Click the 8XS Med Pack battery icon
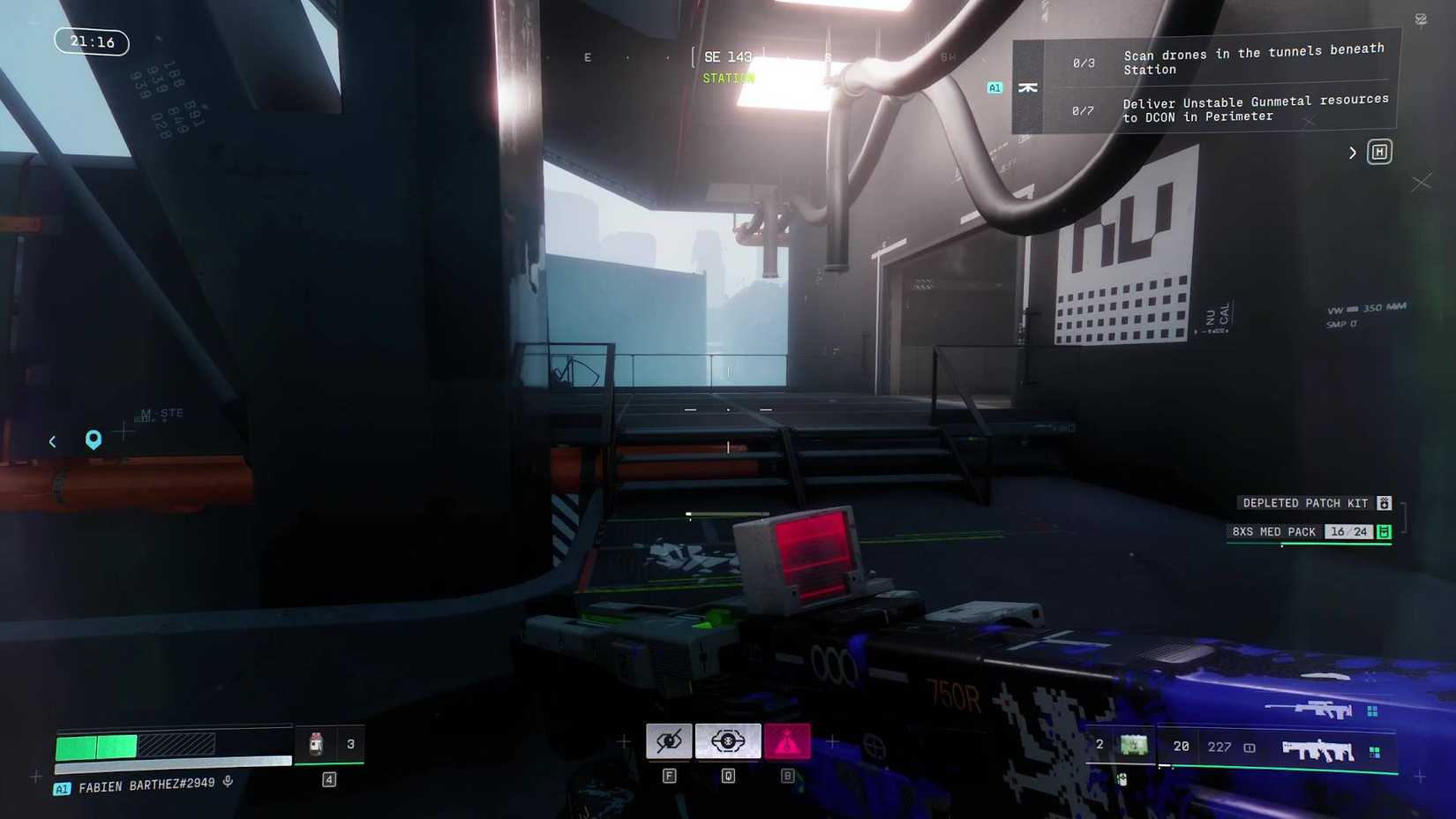1456x819 pixels. [x=1384, y=532]
